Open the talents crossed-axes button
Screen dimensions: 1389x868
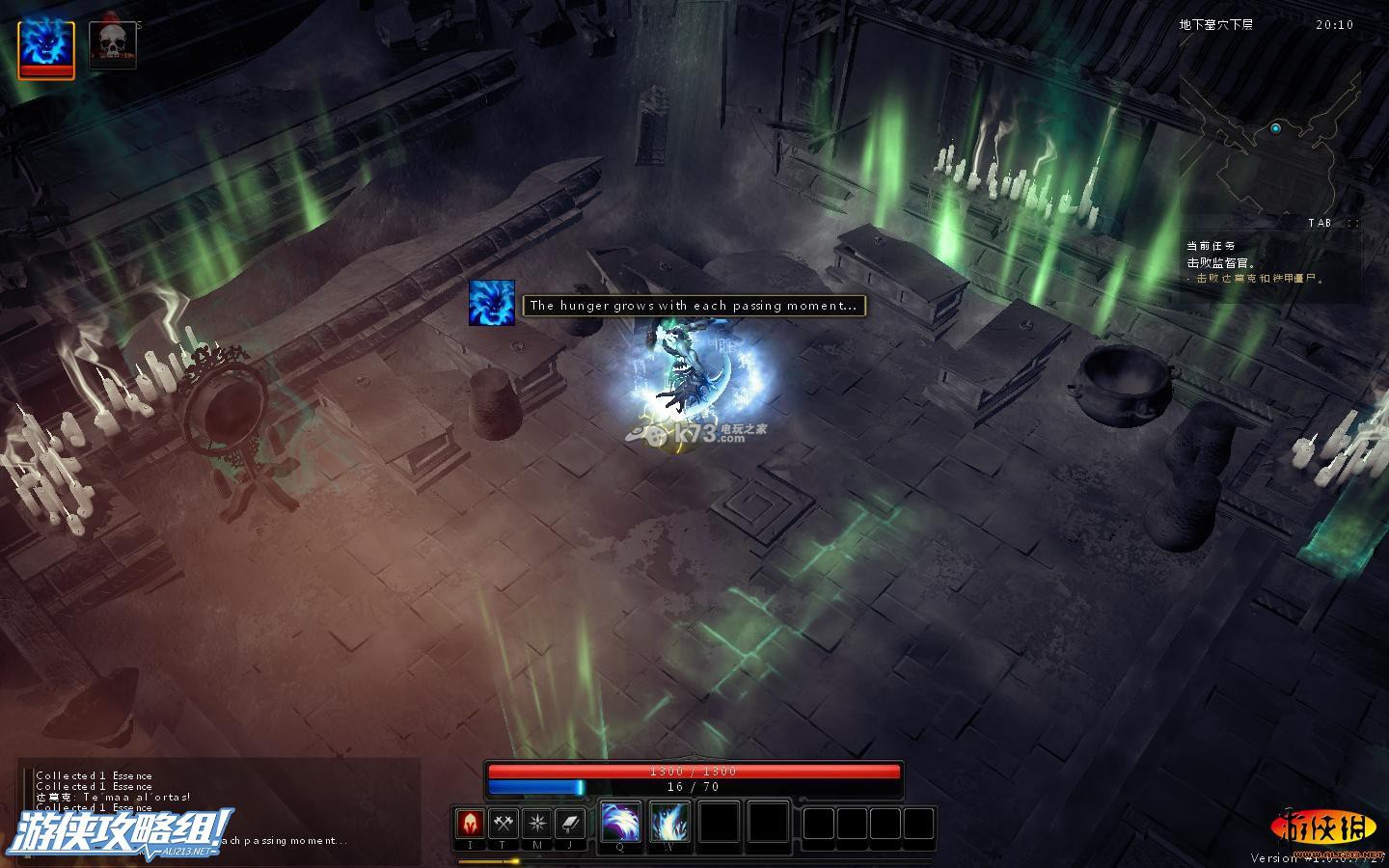click(x=504, y=824)
